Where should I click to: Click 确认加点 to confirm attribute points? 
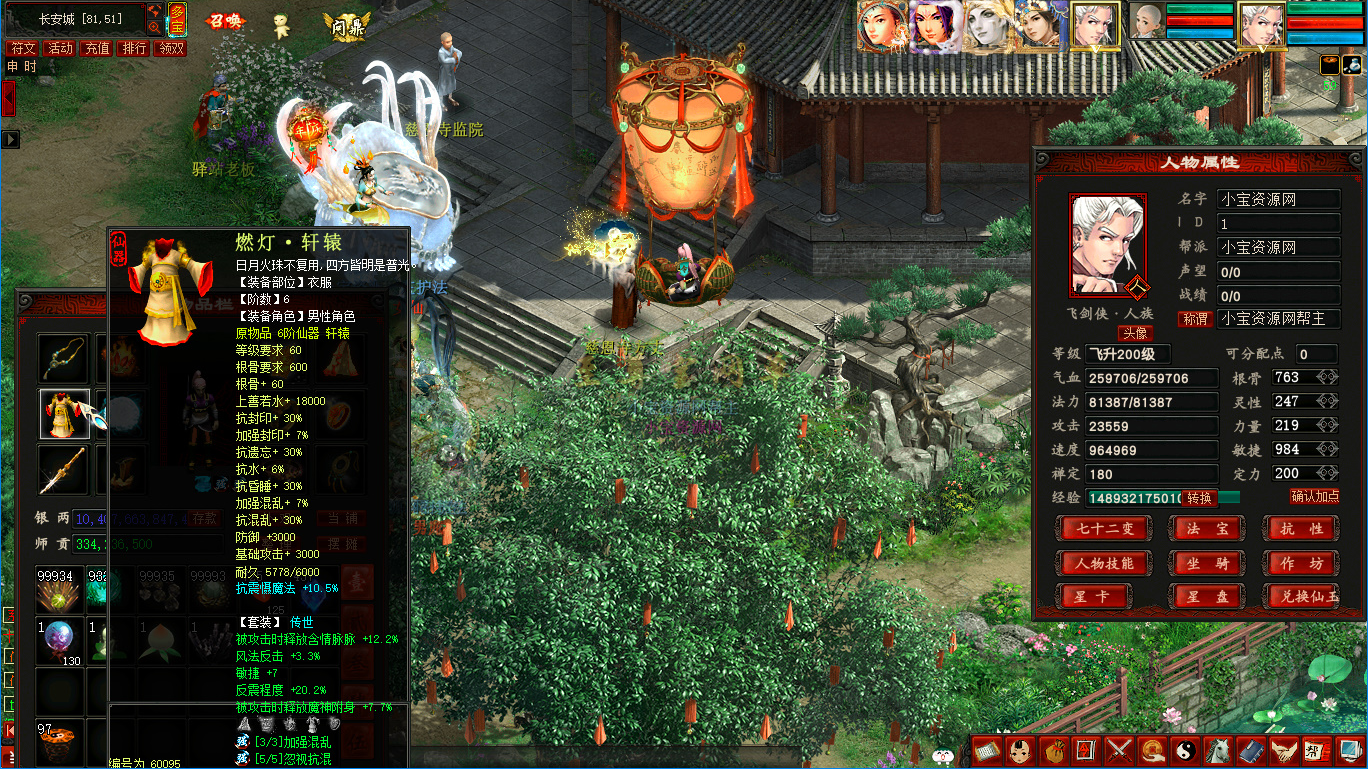coord(1314,496)
